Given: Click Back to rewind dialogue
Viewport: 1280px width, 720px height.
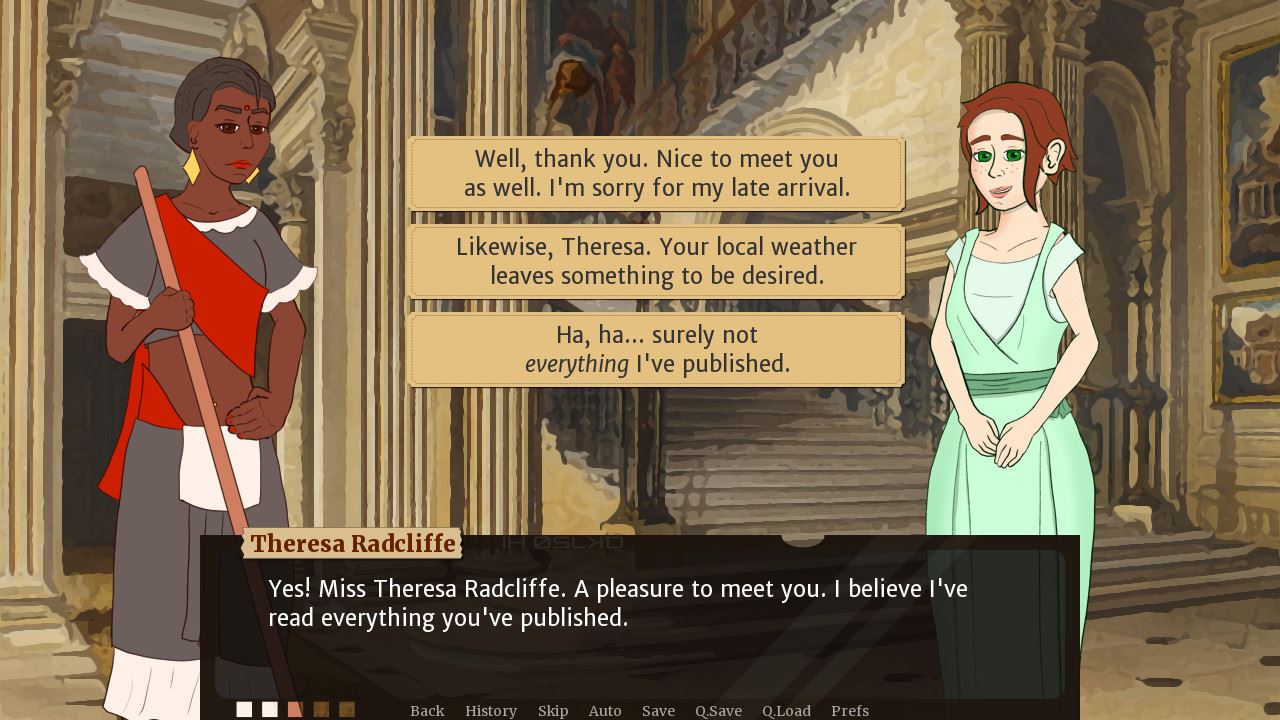Looking at the screenshot, I should pos(427,710).
